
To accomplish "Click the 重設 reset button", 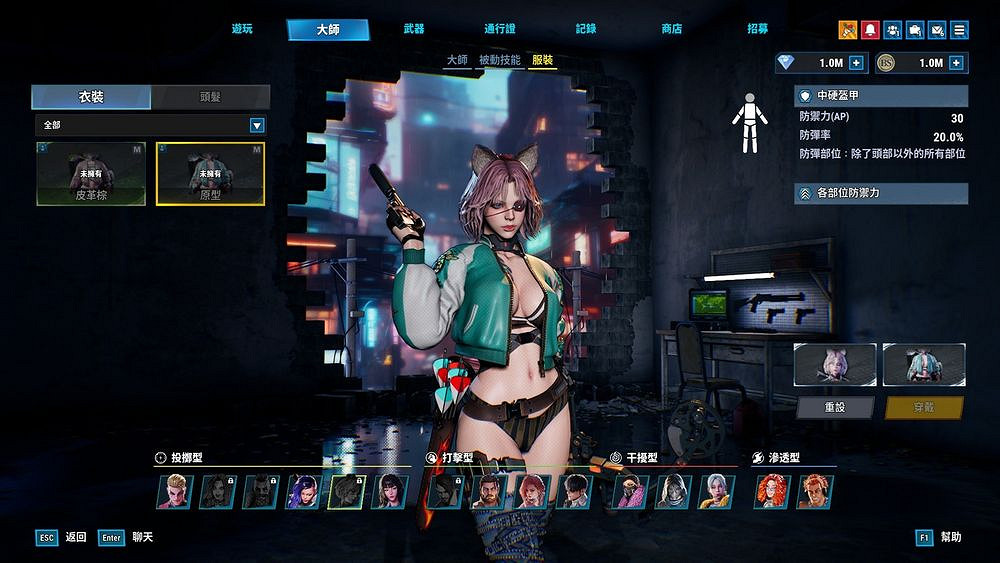I will [835, 408].
